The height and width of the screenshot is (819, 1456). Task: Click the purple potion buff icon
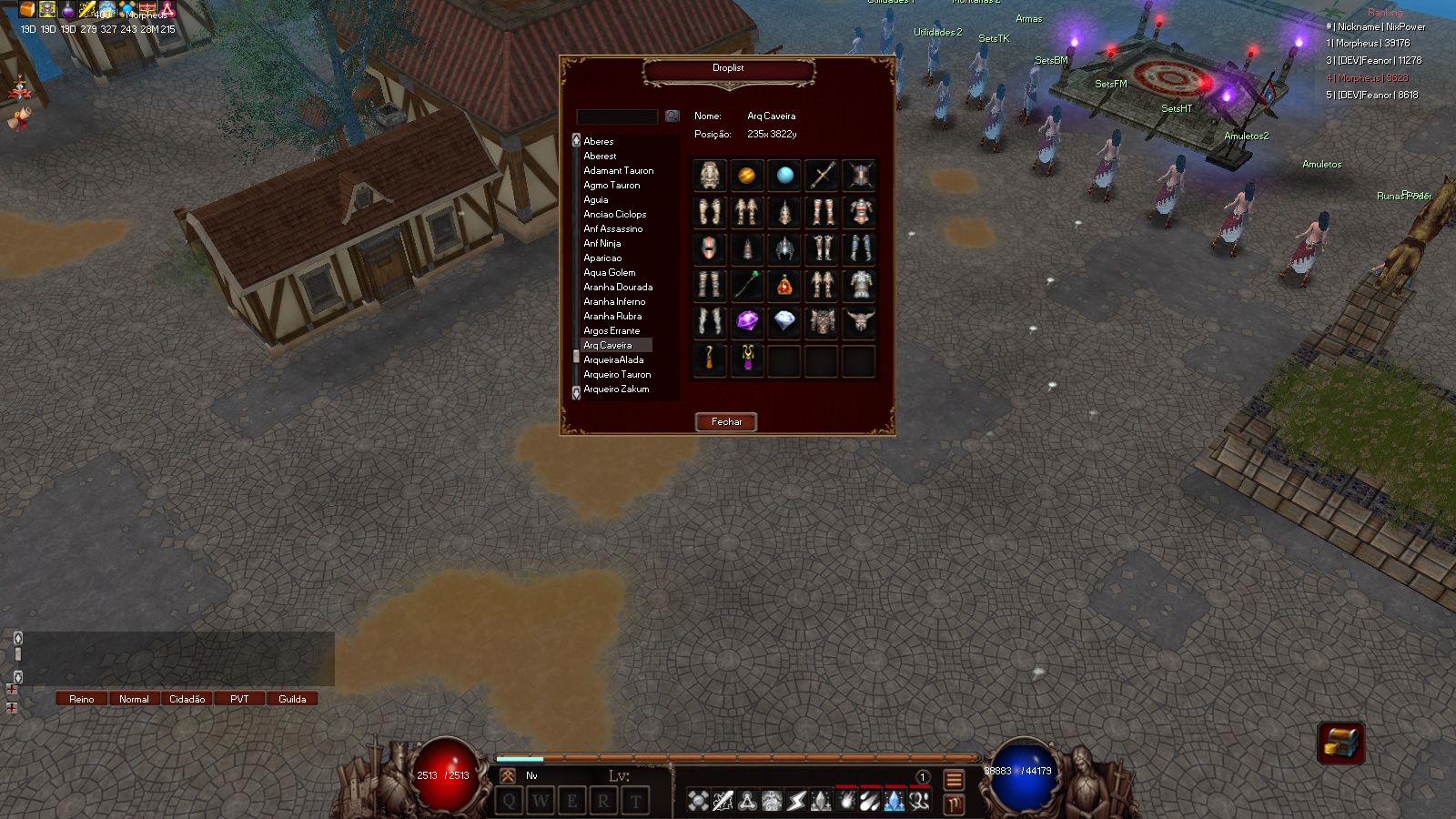[68, 9]
